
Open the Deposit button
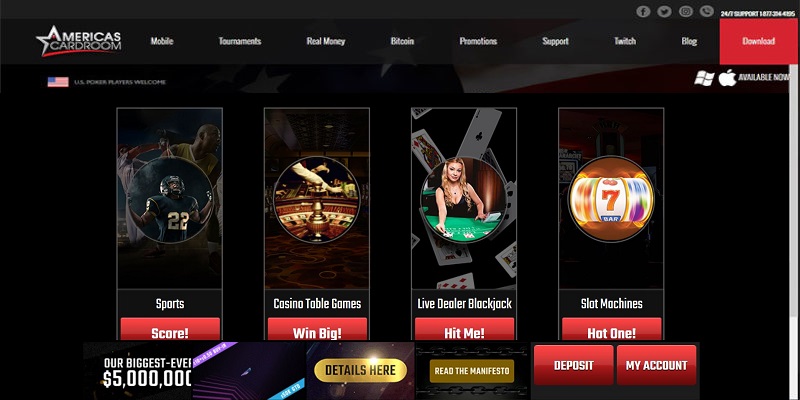pyautogui.click(x=573, y=365)
